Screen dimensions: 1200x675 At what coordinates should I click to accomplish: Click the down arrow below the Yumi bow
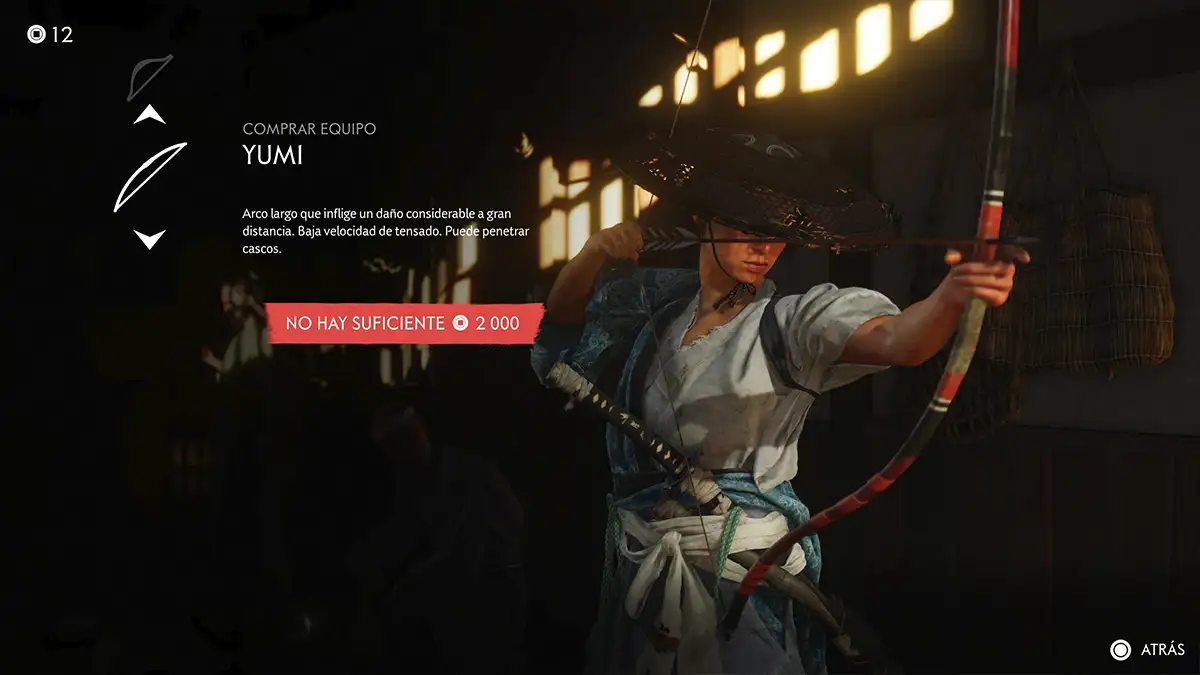[x=150, y=239]
